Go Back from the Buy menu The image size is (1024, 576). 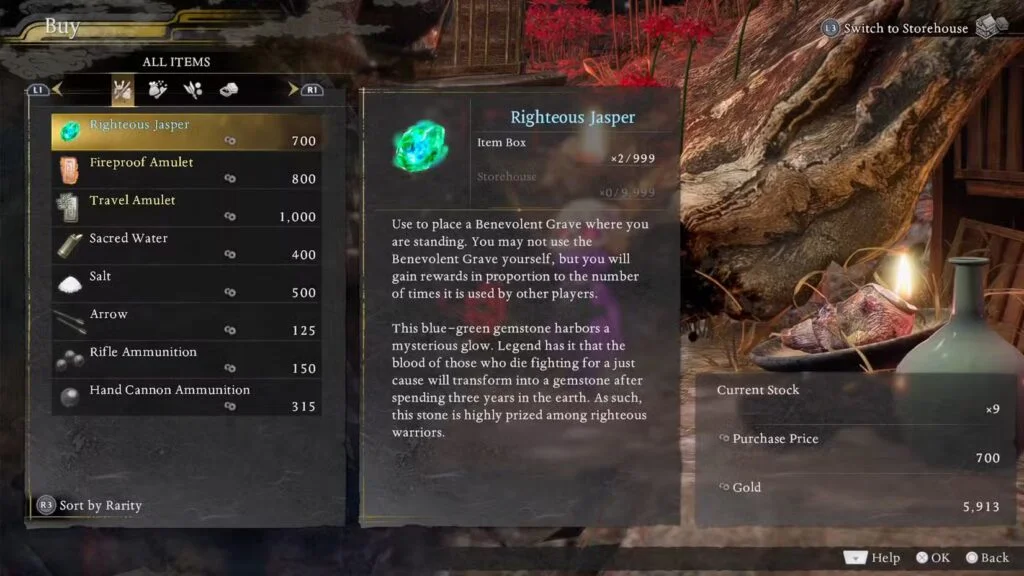tap(986, 558)
